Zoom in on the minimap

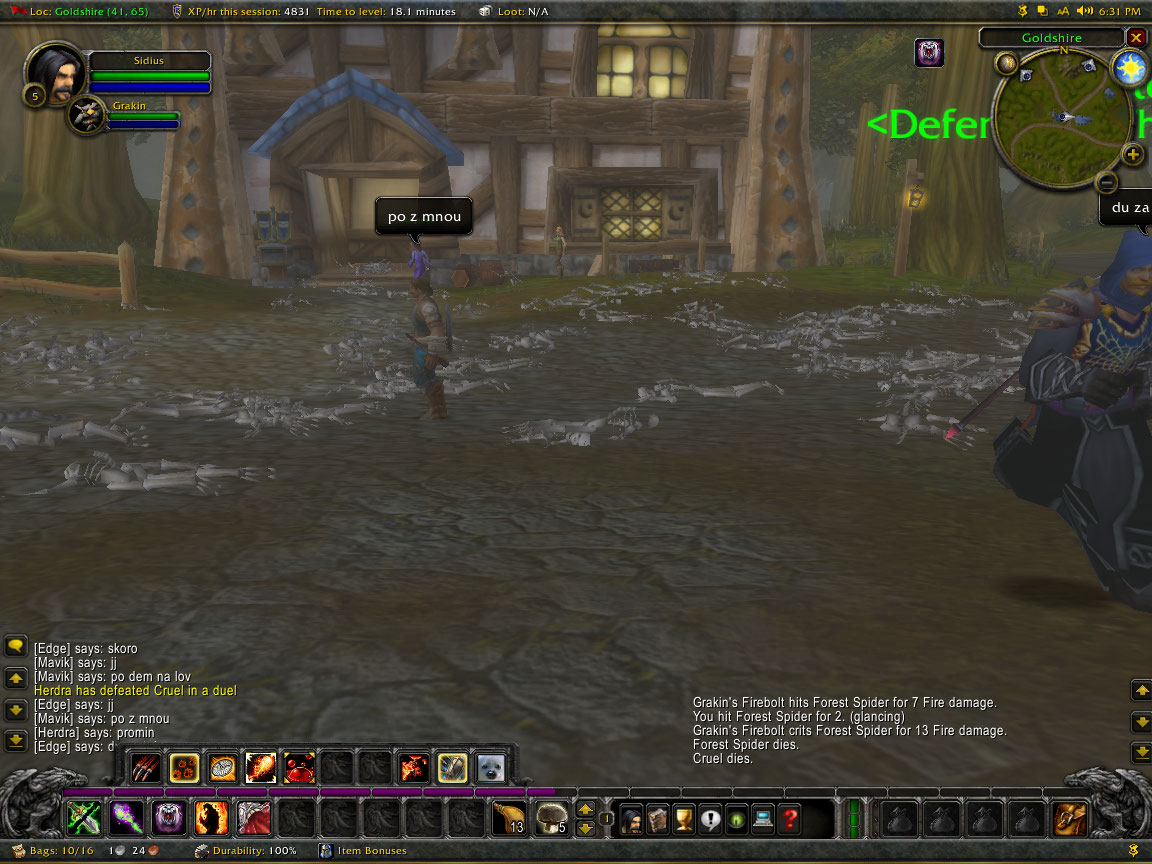1132,154
